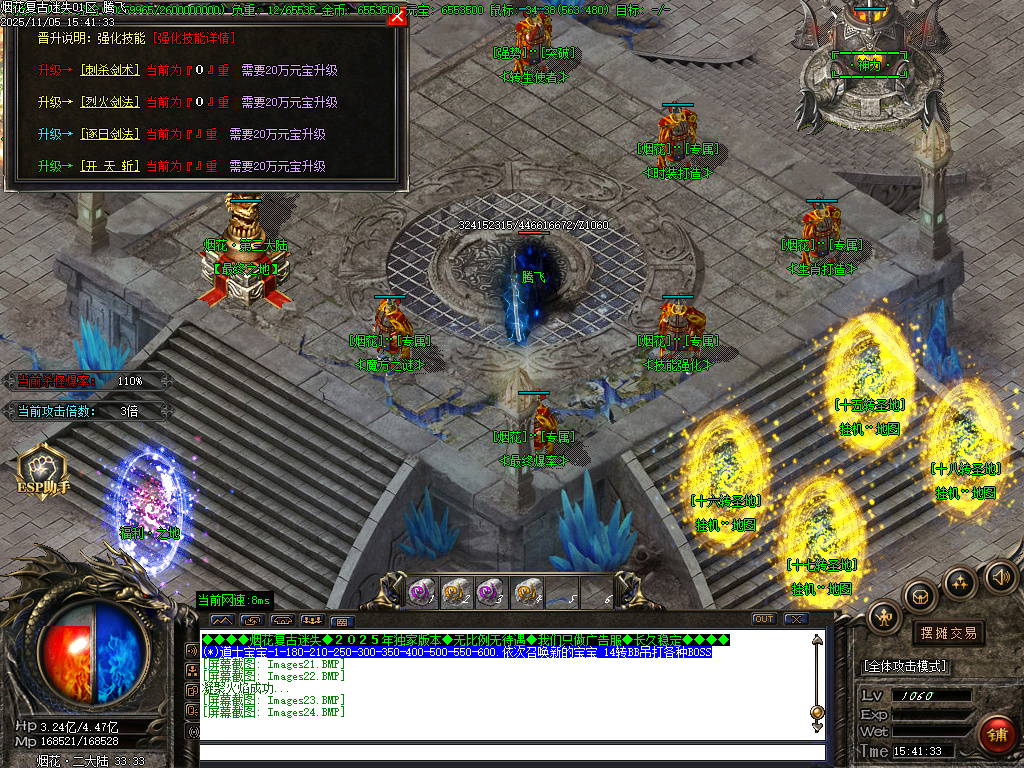Upgrade the 烈火剑法 skill link
1024x768 pixels.
coord(111,103)
